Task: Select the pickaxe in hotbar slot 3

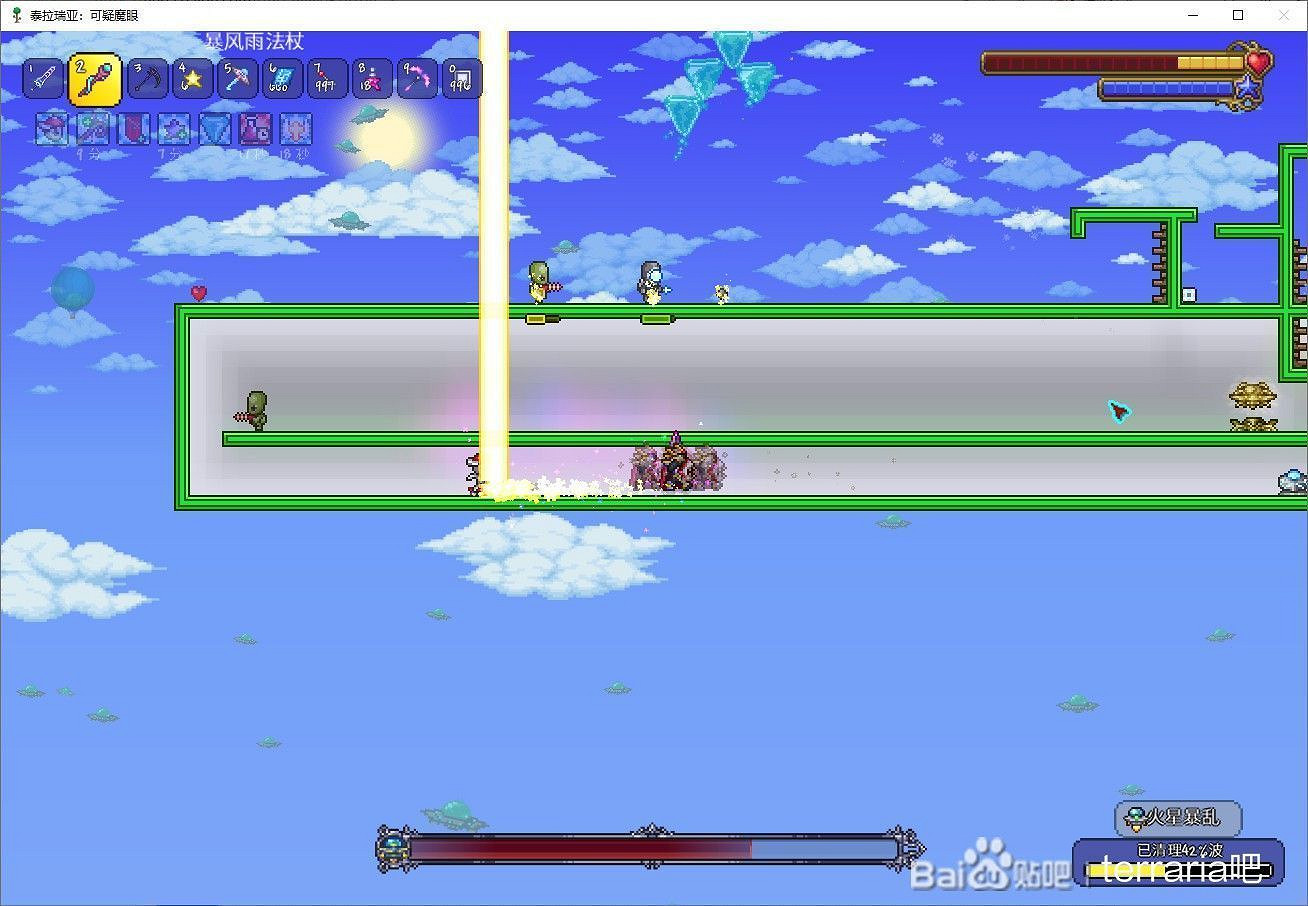Action: [x=147, y=78]
